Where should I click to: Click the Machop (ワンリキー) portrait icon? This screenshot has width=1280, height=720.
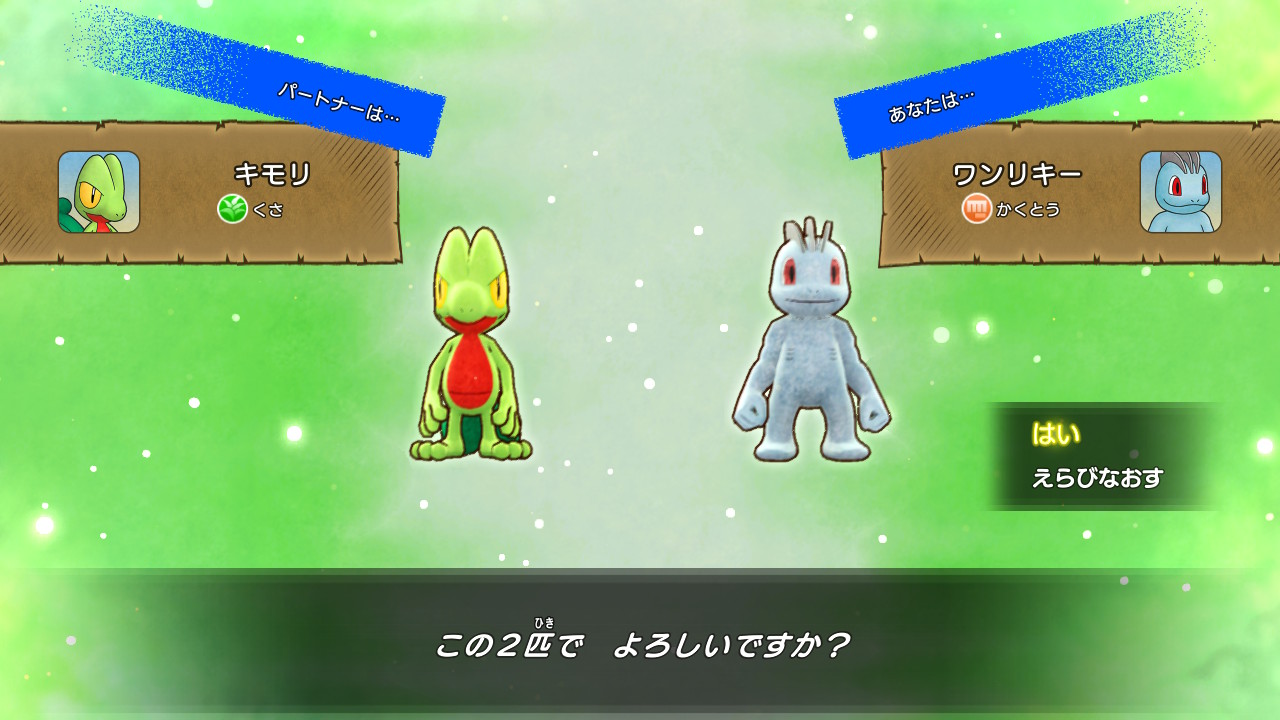pos(1181,193)
